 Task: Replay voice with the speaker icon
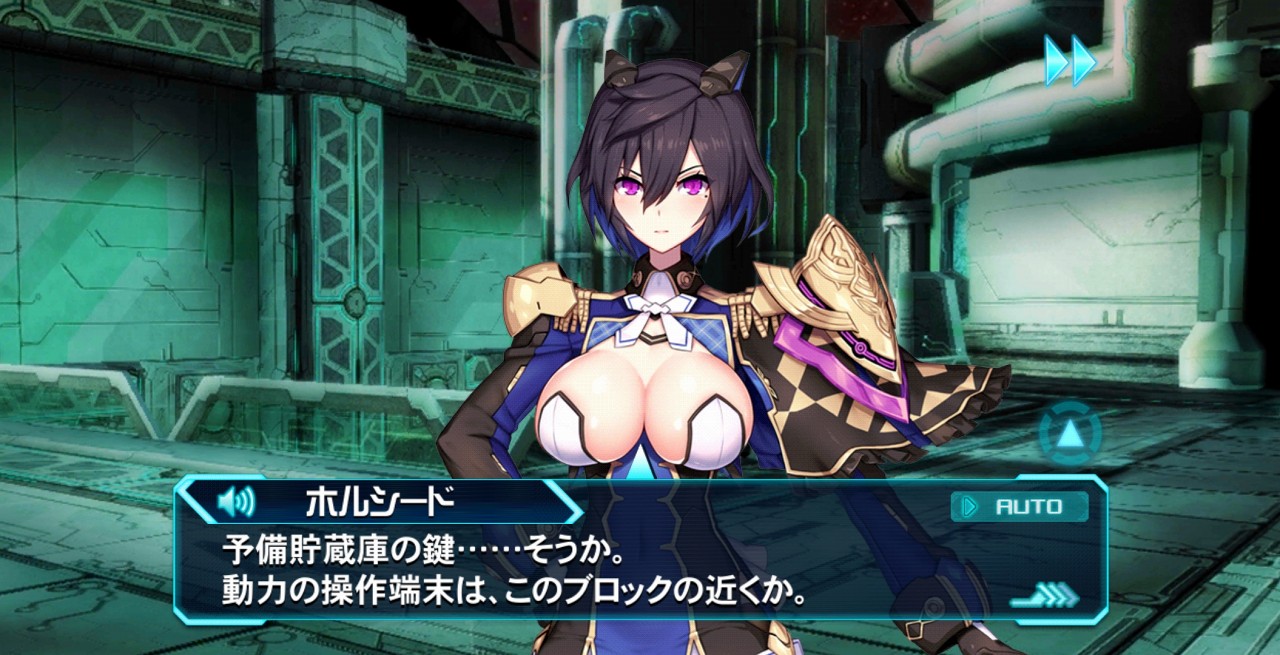click(235, 500)
